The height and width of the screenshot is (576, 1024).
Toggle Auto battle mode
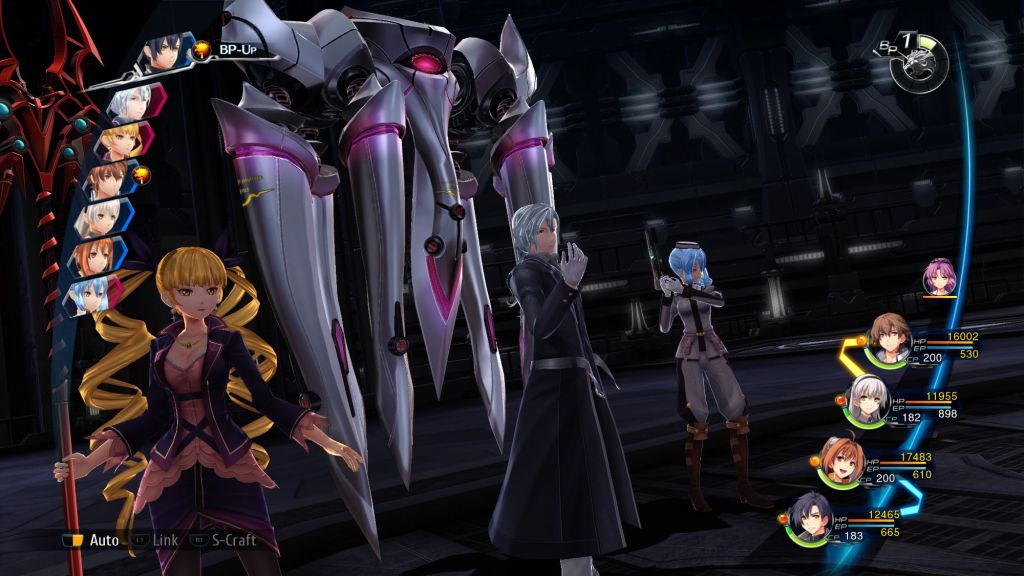point(92,540)
